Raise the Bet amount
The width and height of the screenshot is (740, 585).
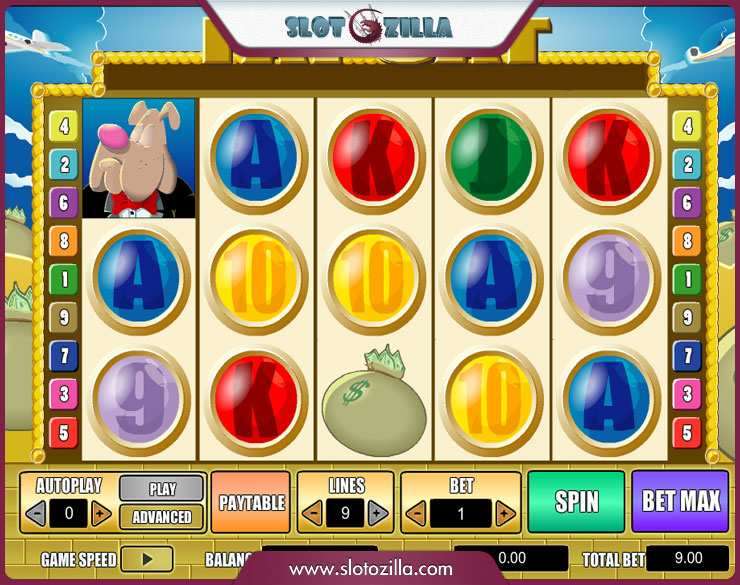coord(503,514)
